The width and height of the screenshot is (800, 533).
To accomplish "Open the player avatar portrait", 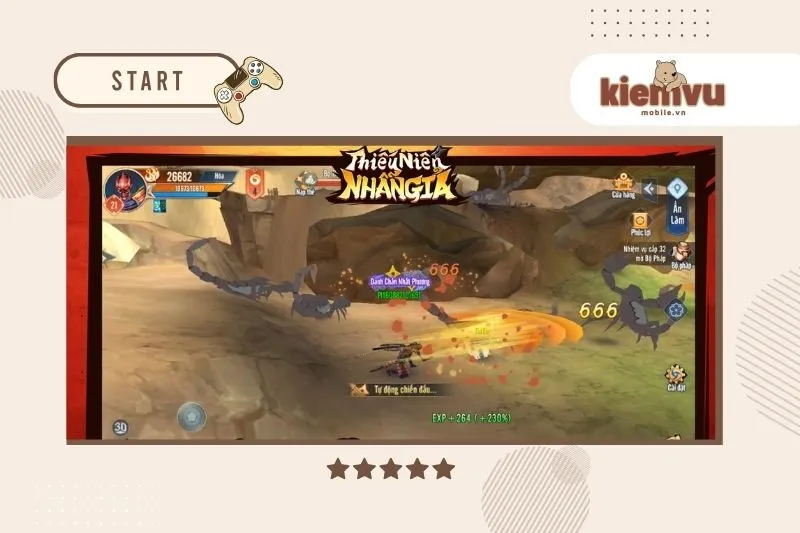I will (x=125, y=187).
